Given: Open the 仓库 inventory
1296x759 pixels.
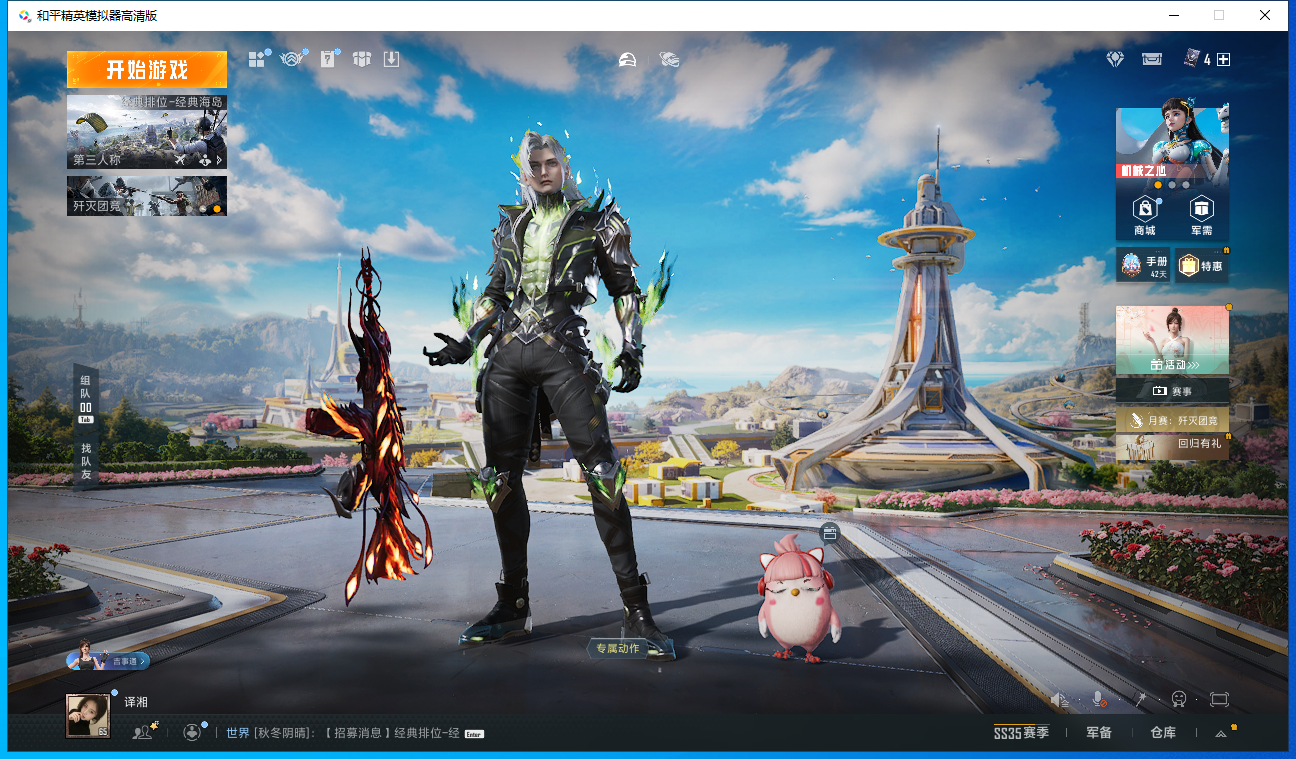Looking at the screenshot, I should [x=1163, y=733].
